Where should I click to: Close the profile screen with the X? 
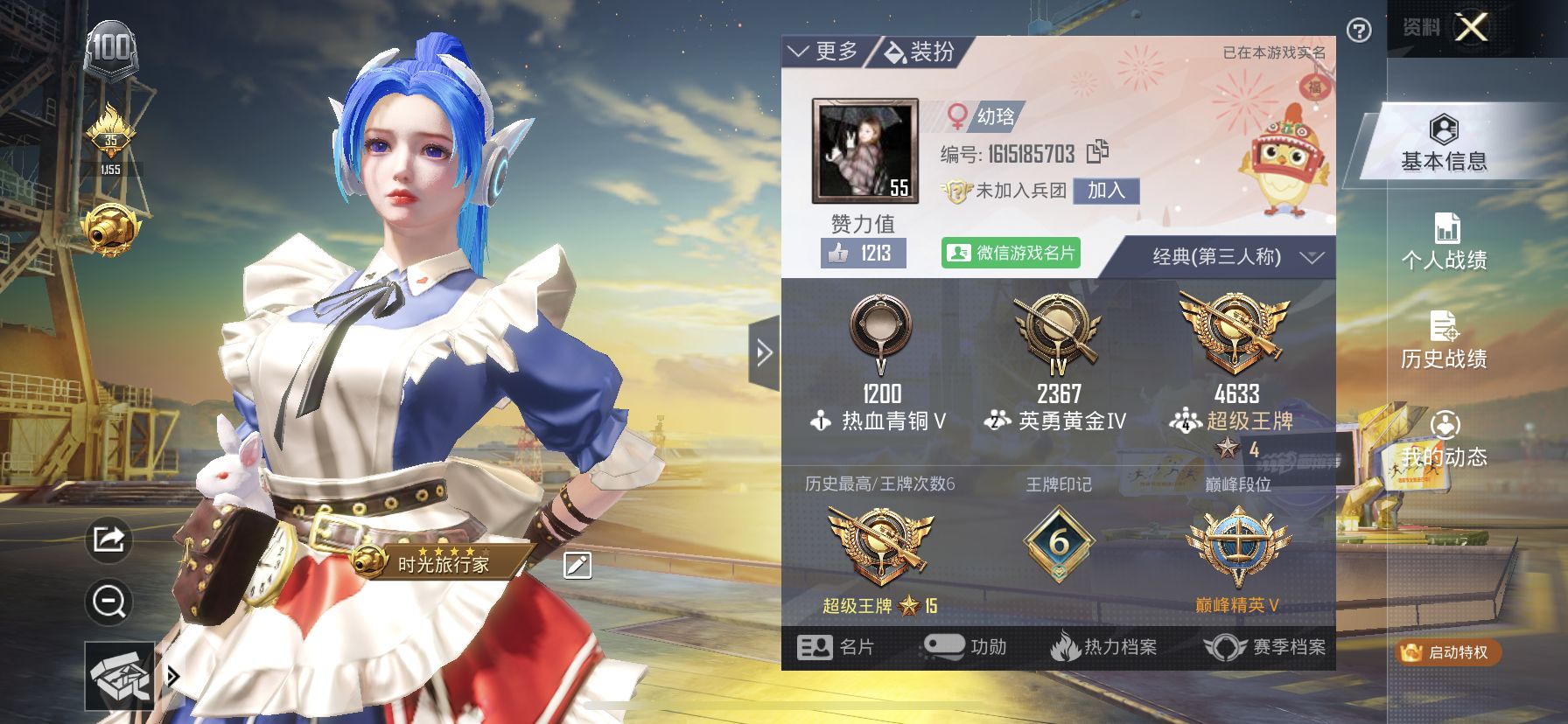[x=1471, y=28]
